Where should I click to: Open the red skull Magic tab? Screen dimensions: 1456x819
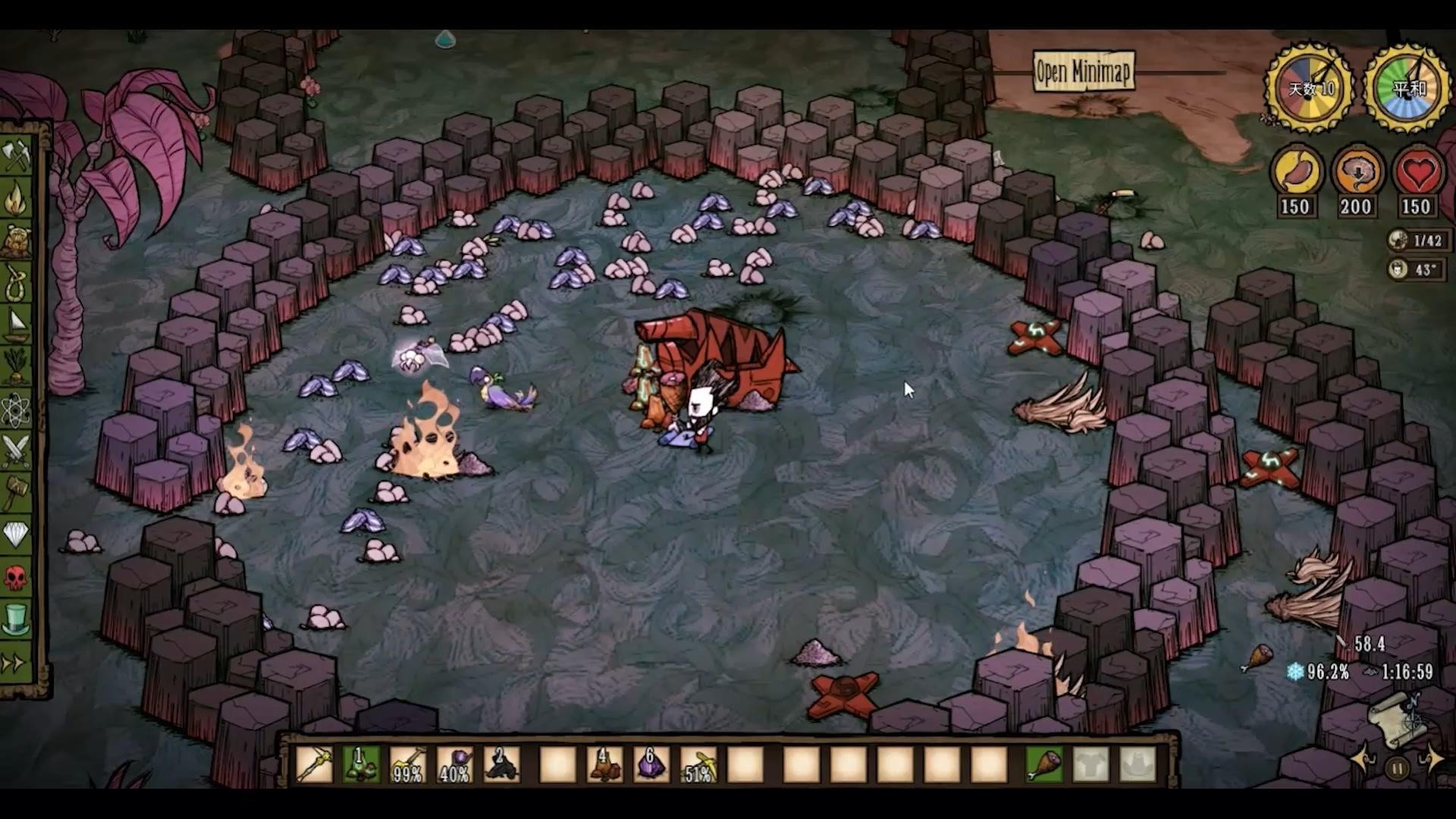tap(17, 578)
